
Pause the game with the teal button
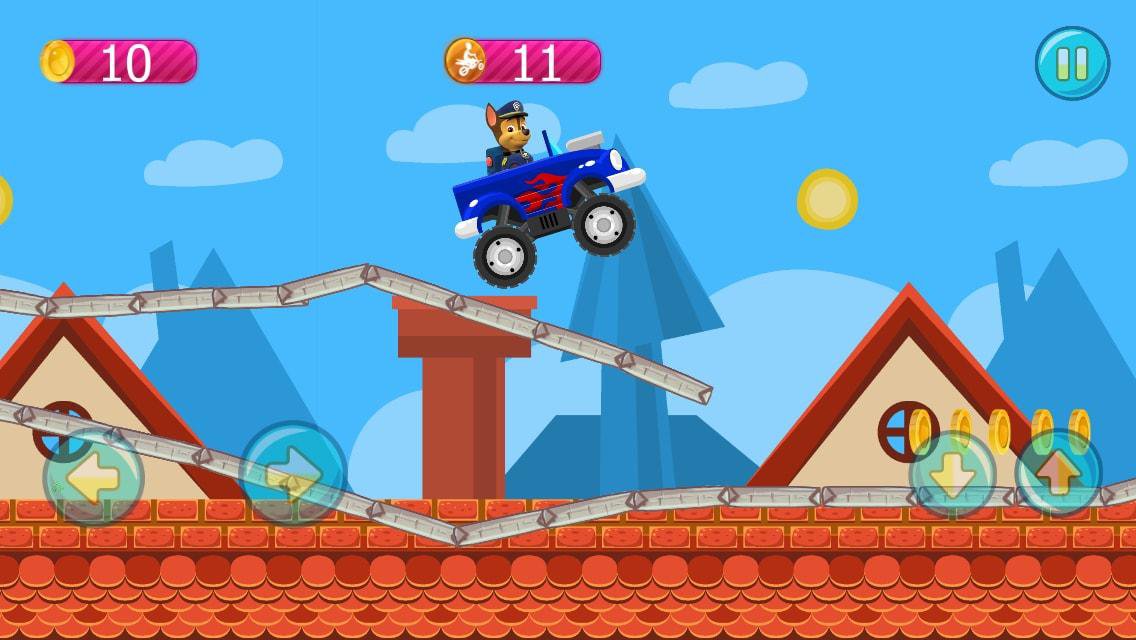click(x=1072, y=63)
